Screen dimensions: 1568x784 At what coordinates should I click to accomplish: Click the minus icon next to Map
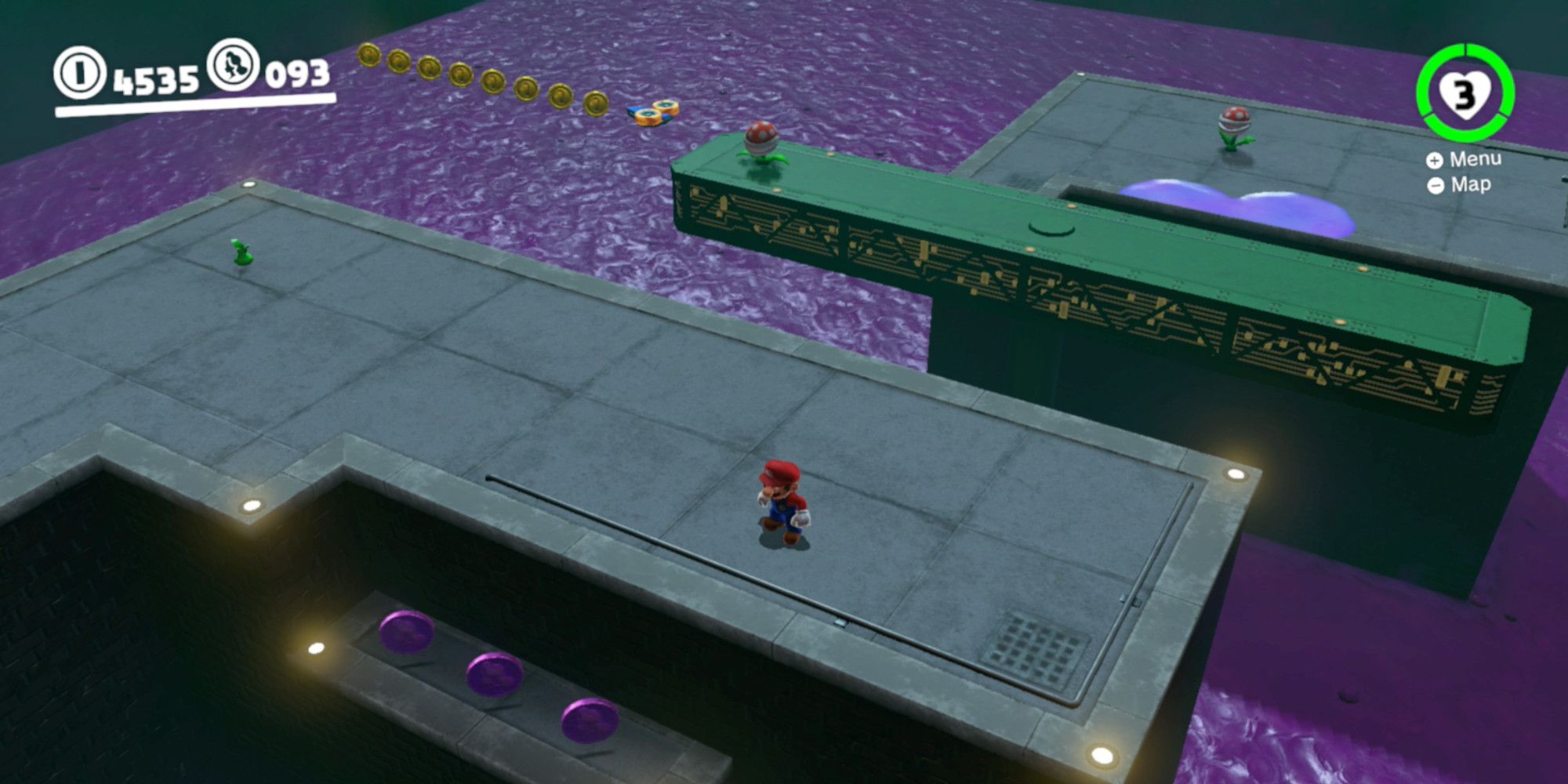(x=1436, y=186)
